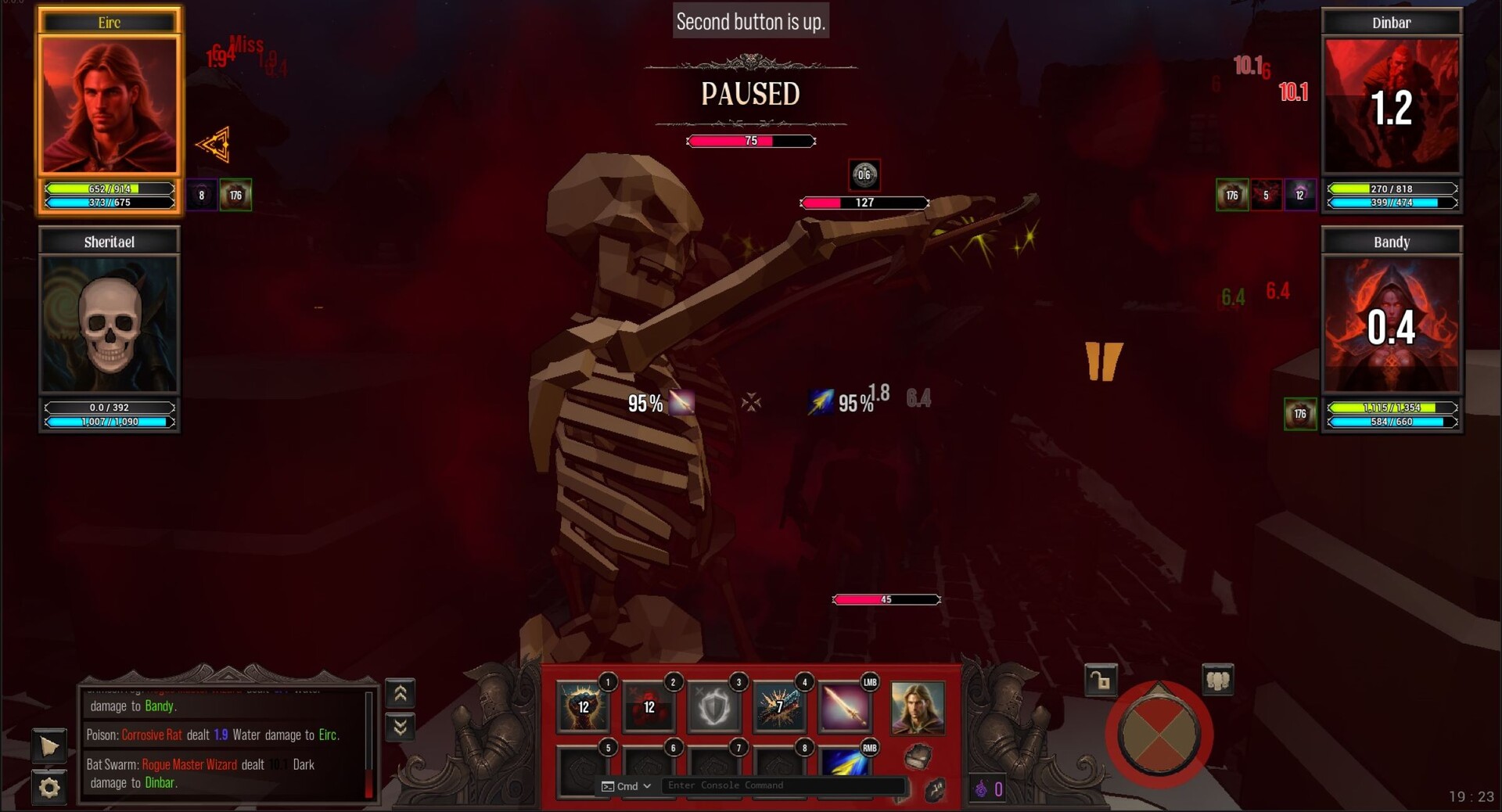The image size is (1502, 812).
Task: Trigger the slash ability in hotbar slot 4
Action: tap(779, 708)
